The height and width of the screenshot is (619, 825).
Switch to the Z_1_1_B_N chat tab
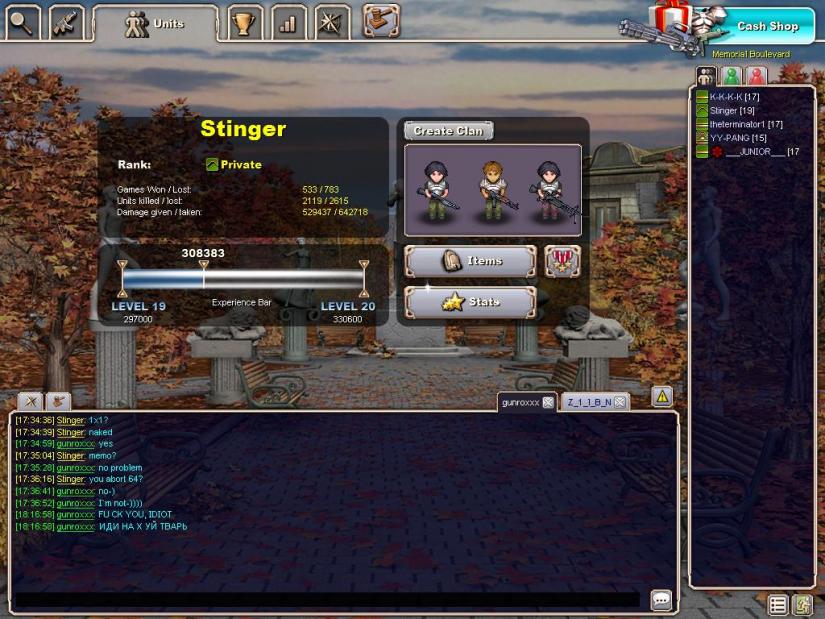588,402
